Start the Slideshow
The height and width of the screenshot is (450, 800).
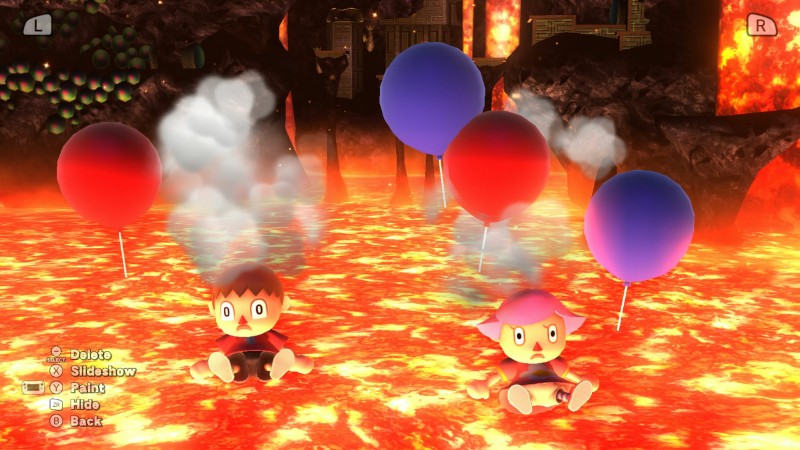point(101,371)
